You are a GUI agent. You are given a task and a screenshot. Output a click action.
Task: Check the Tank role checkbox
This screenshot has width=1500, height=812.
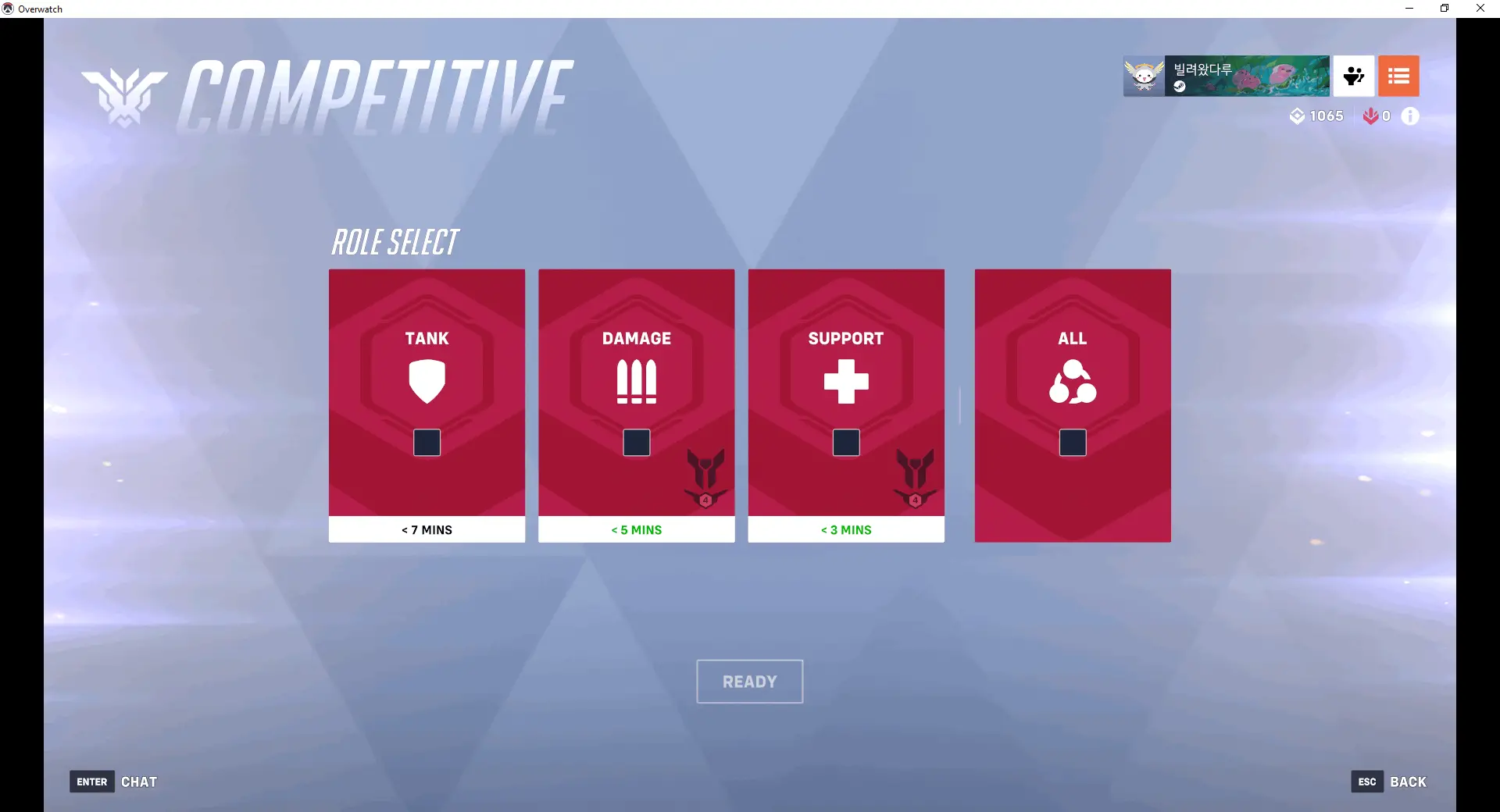click(x=427, y=443)
